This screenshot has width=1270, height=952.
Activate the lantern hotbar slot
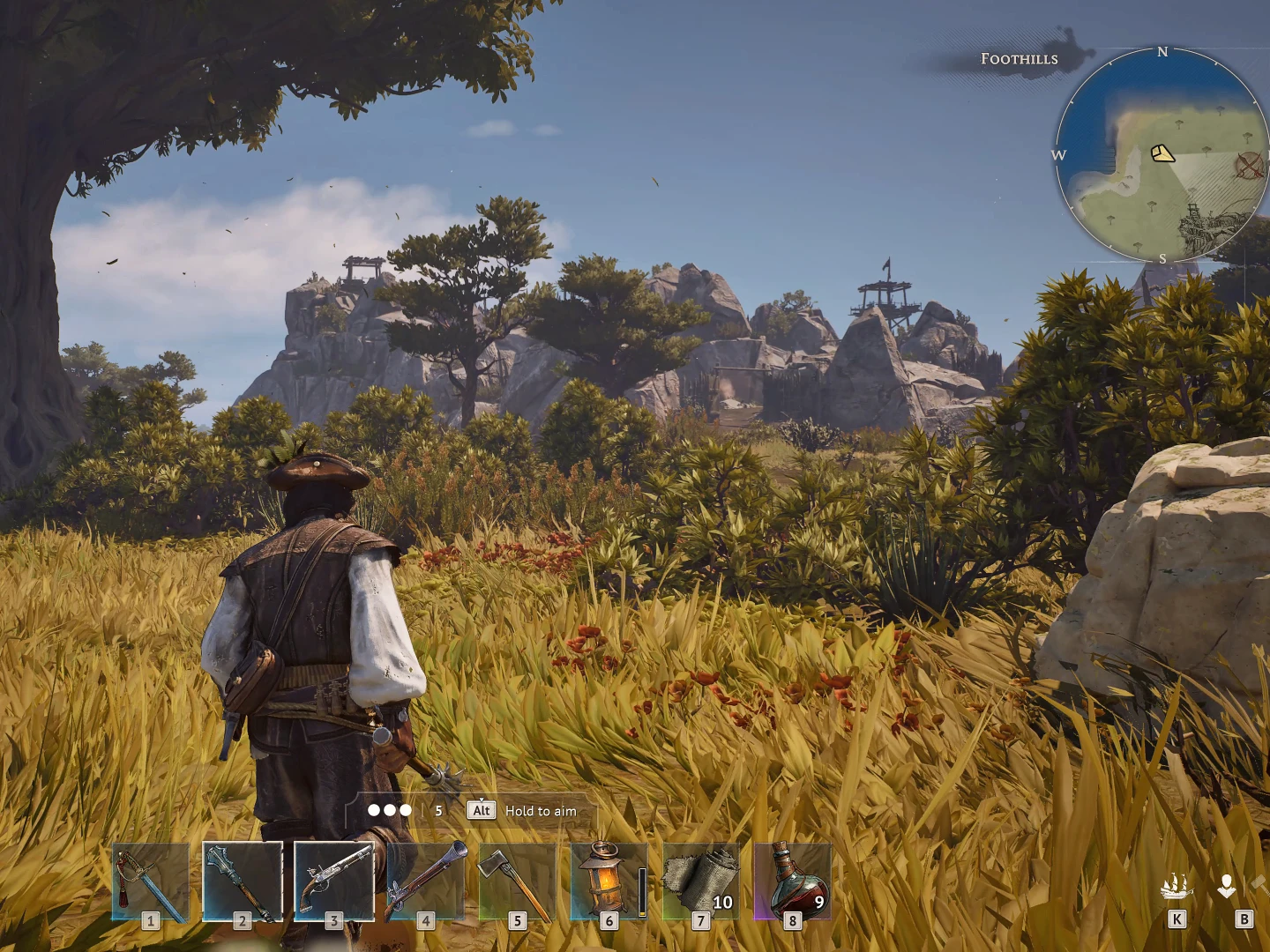[x=609, y=881]
